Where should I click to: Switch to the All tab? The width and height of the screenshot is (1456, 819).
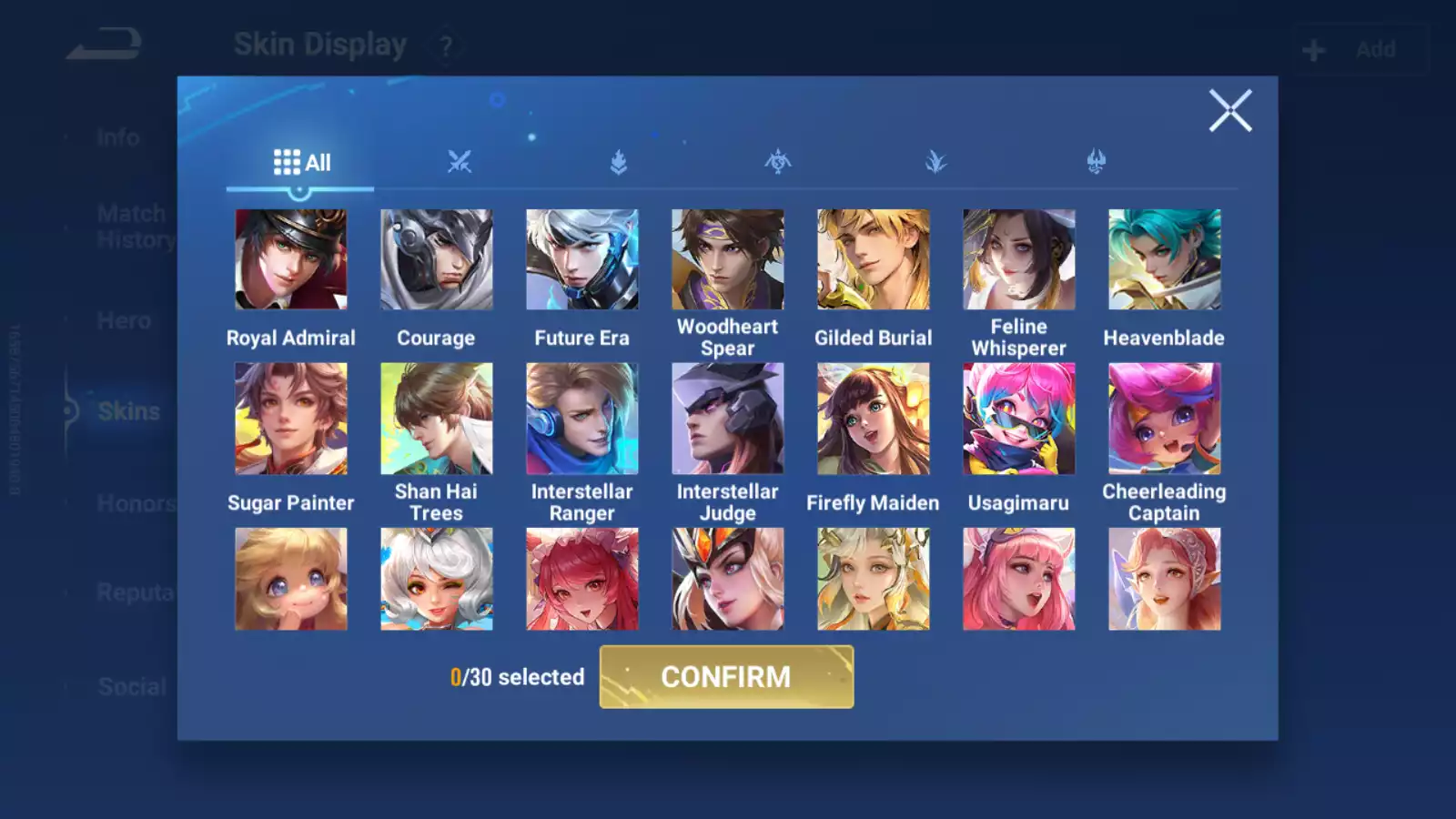click(x=301, y=161)
